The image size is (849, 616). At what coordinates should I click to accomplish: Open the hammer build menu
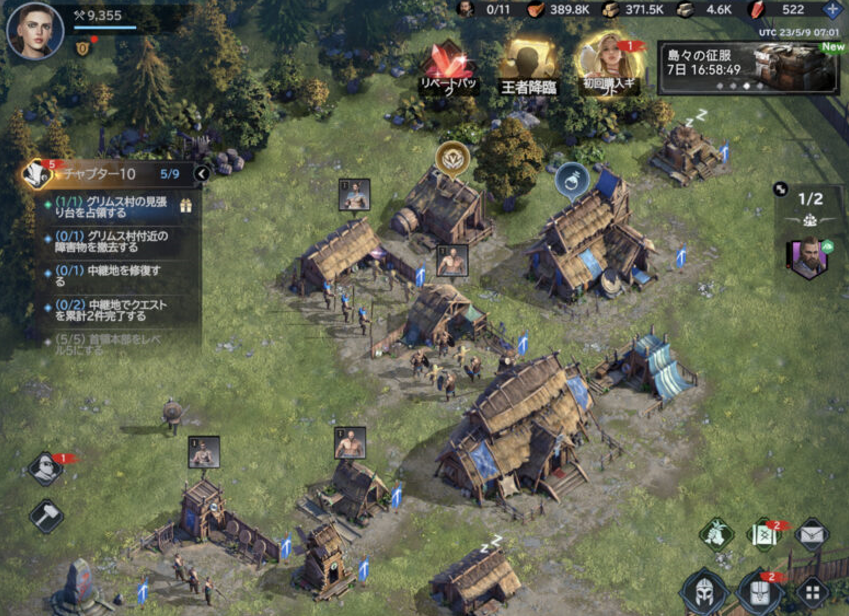pyautogui.click(x=45, y=516)
